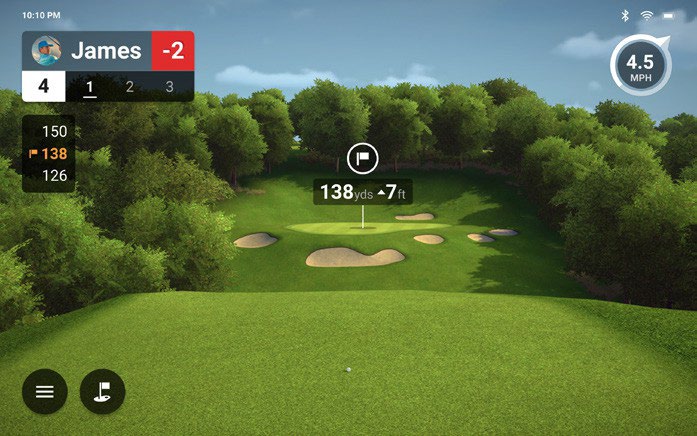
Task: Select the 138 yard flag distance
Action: point(50,154)
